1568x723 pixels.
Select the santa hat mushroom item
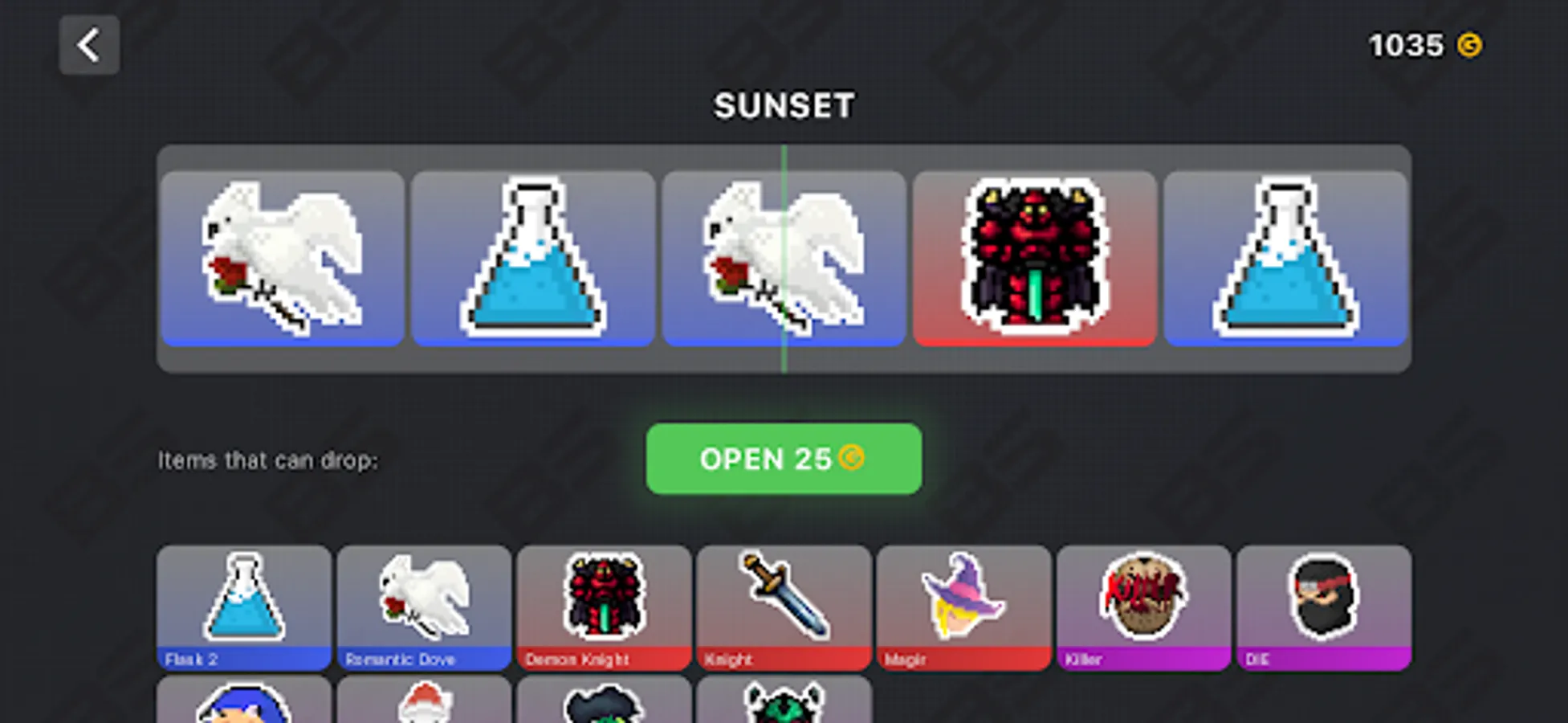point(423,707)
